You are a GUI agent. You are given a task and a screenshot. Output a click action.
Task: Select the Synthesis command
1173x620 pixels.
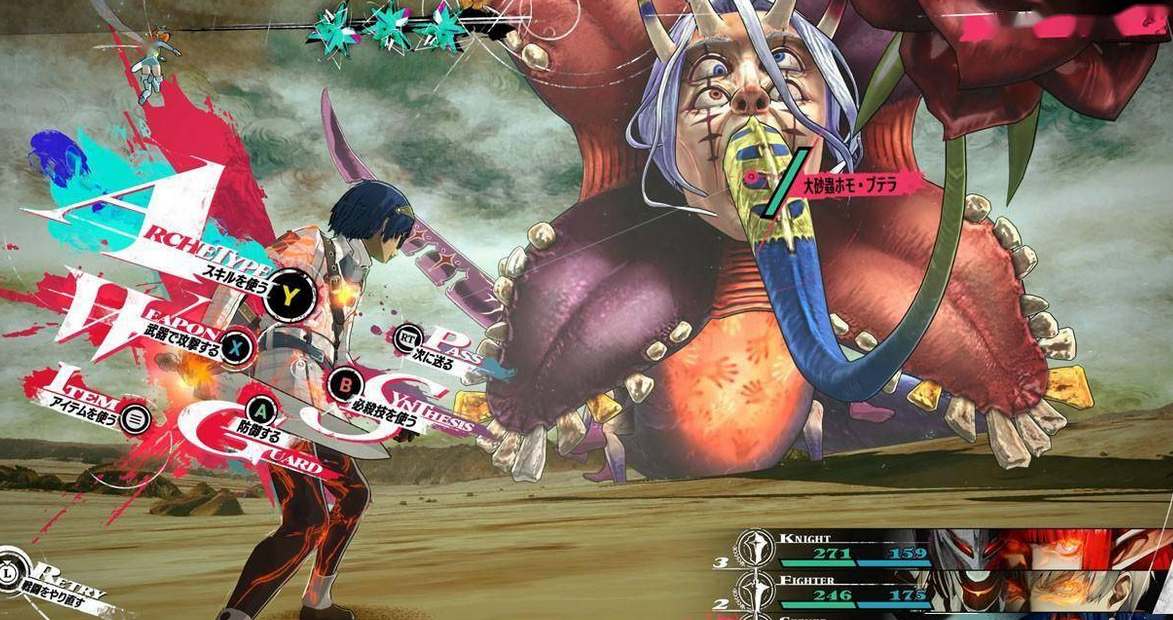347,383
